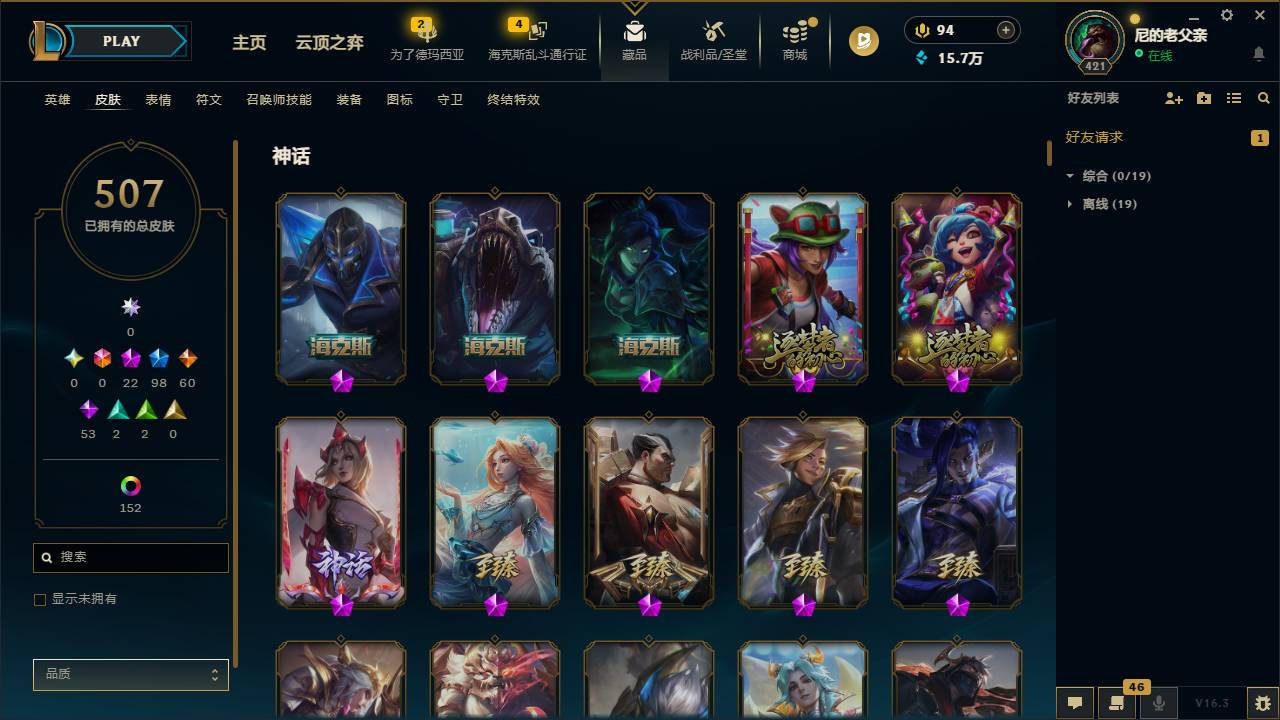Click the friend list search magnifier
The height and width of the screenshot is (720, 1280).
(1264, 98)
